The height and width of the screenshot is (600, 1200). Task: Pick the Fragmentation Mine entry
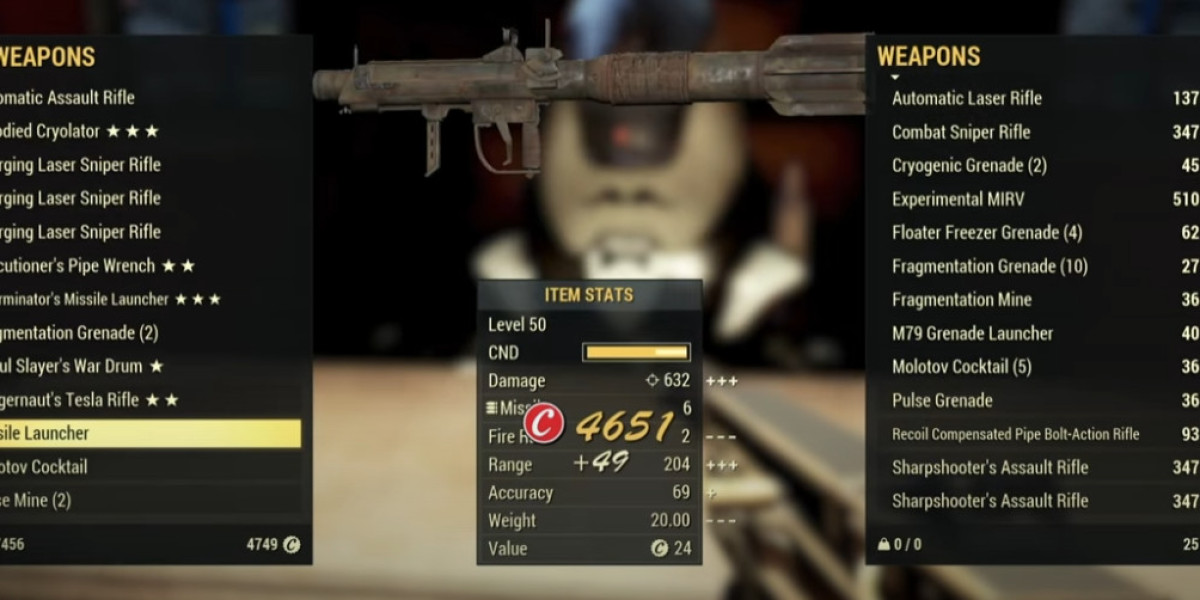[961, 299]
